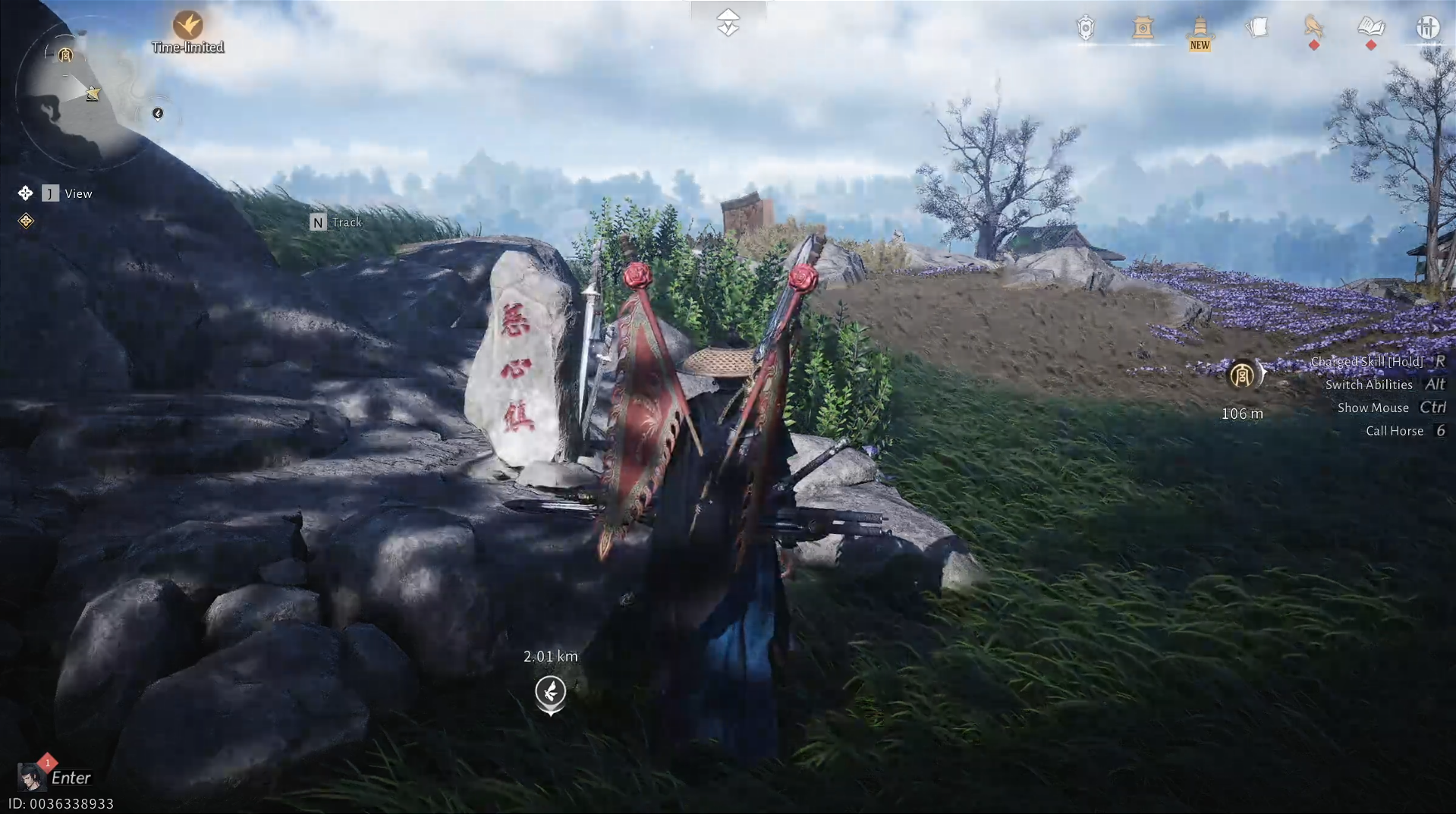The height and width of the screenshot is (814, 1456).
Task: Select the character portrait thumbnail bottom-left
Action: tap(30, 776)
